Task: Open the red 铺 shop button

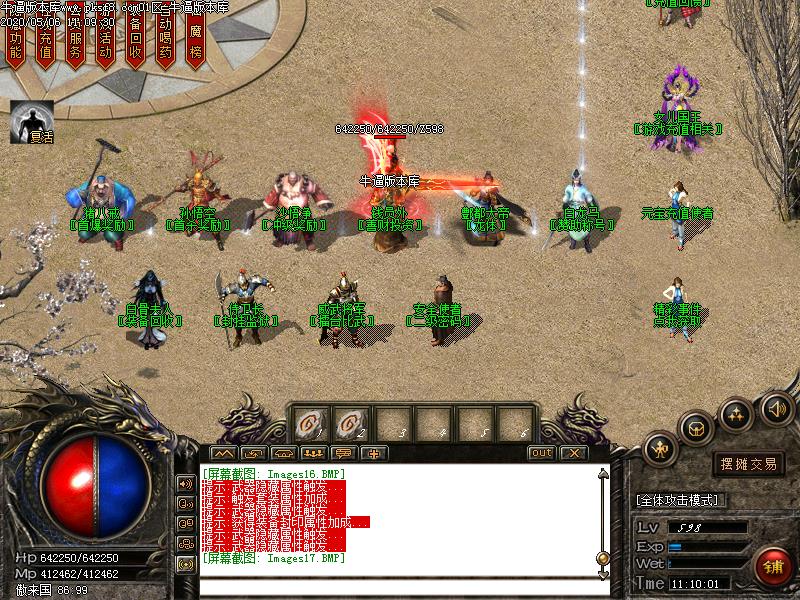Action: pyautogui.click(x=773, y=566)
